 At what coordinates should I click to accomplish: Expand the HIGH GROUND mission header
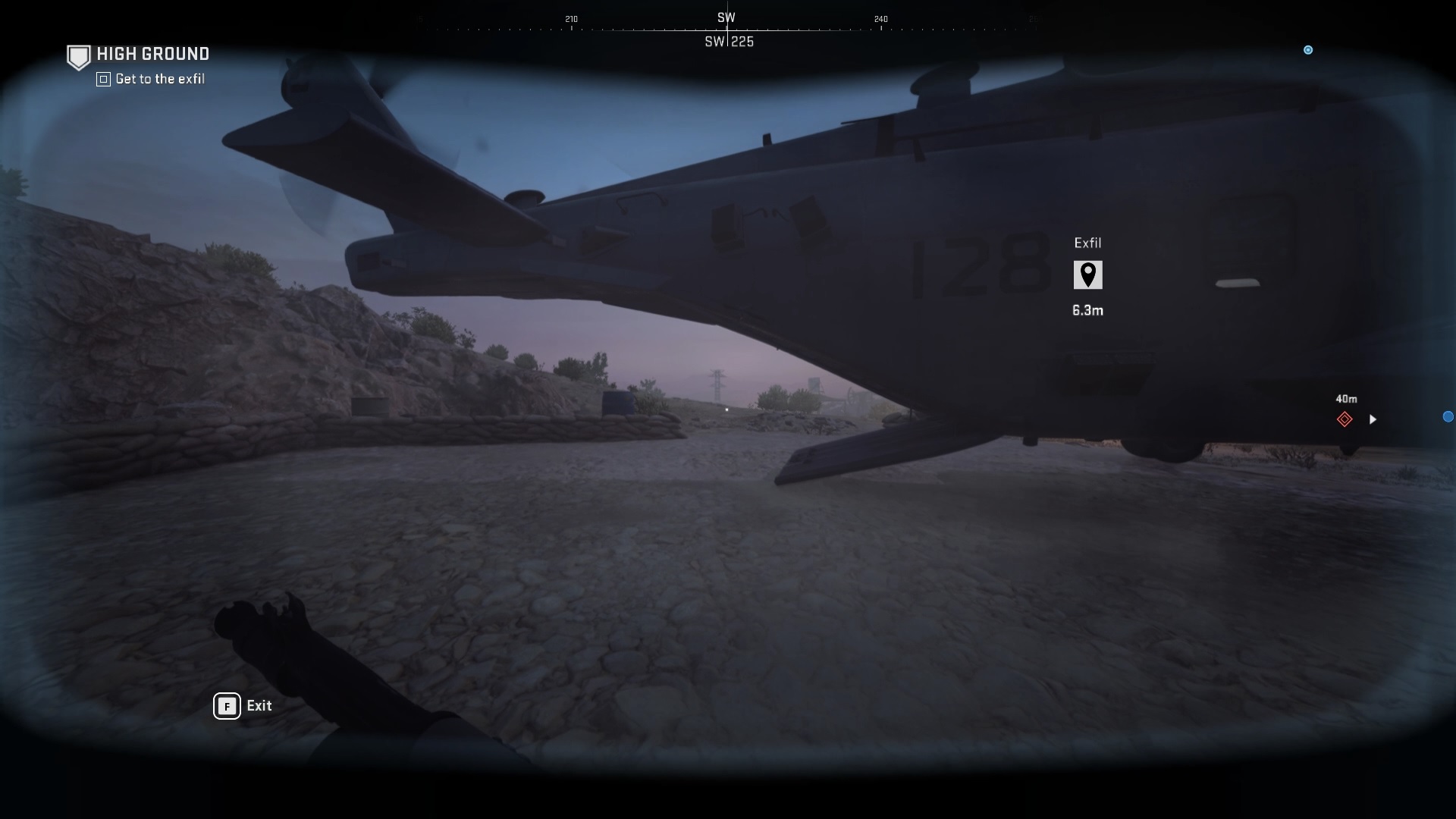coord(152,54)
